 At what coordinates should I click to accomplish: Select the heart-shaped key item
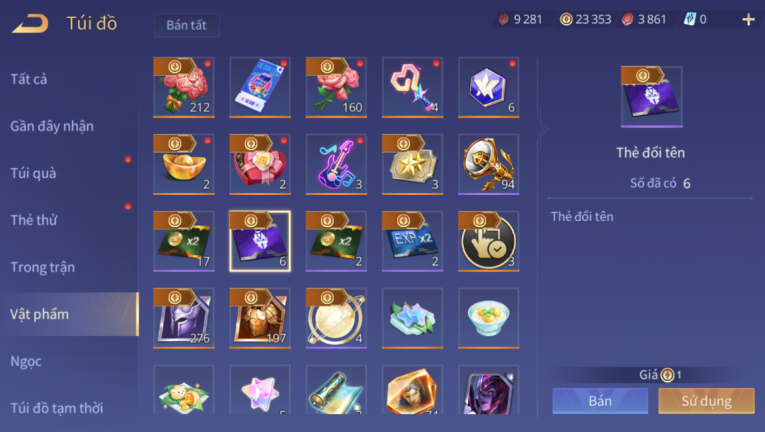pyautogui.click(x=412, y=87)
